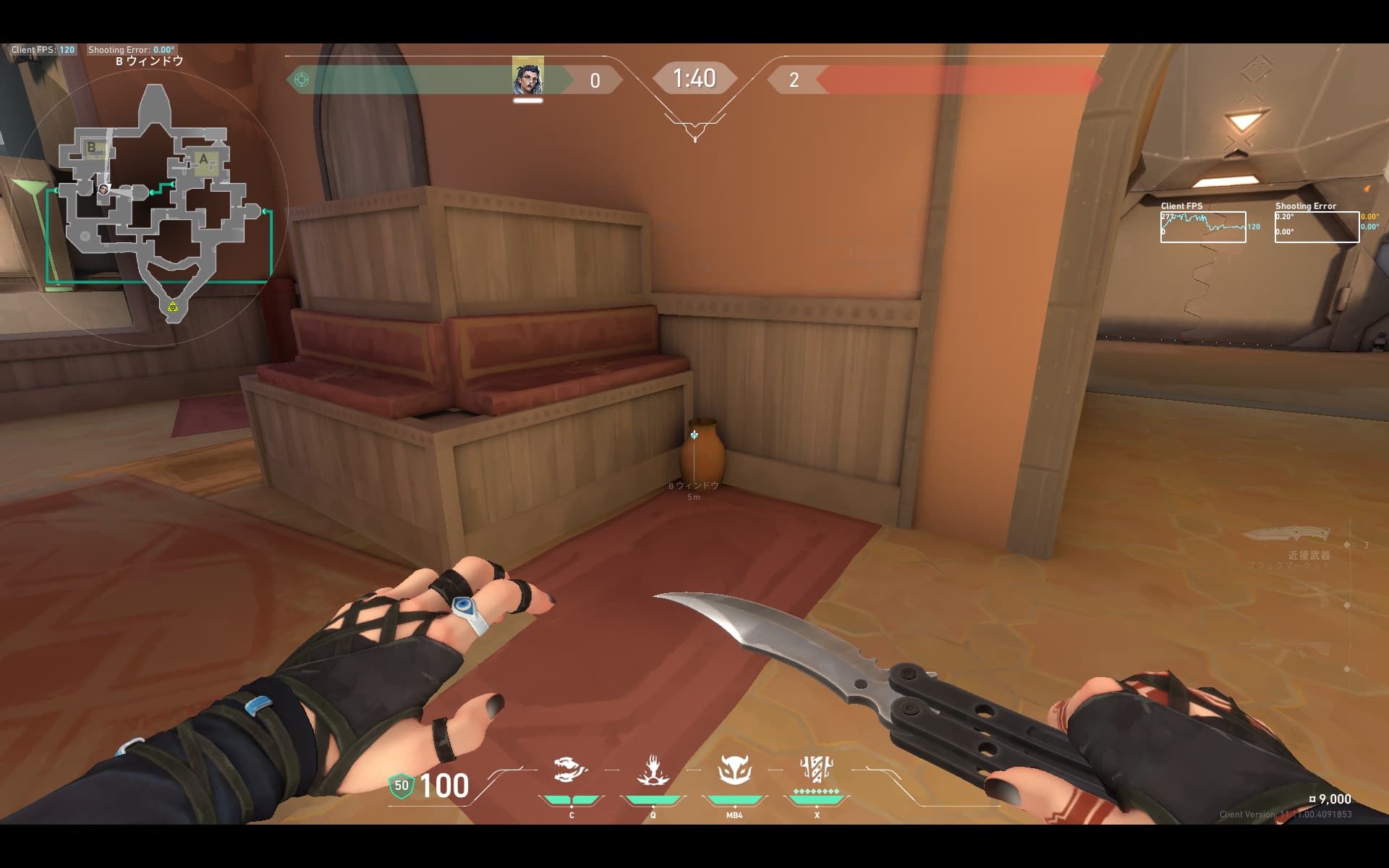Screen dimensions: 1389x868
Task: Click the A site label on minimap
Action: tap(204, 159)
